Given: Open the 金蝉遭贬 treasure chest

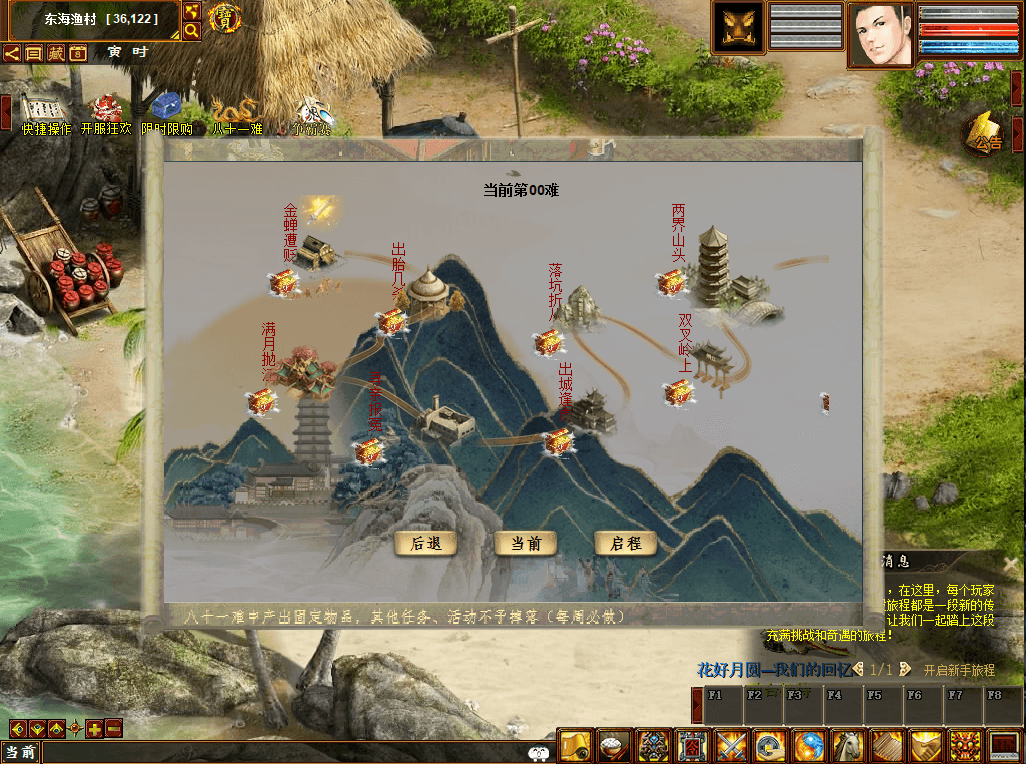Looking at the screenshot, I should (283, 284).
